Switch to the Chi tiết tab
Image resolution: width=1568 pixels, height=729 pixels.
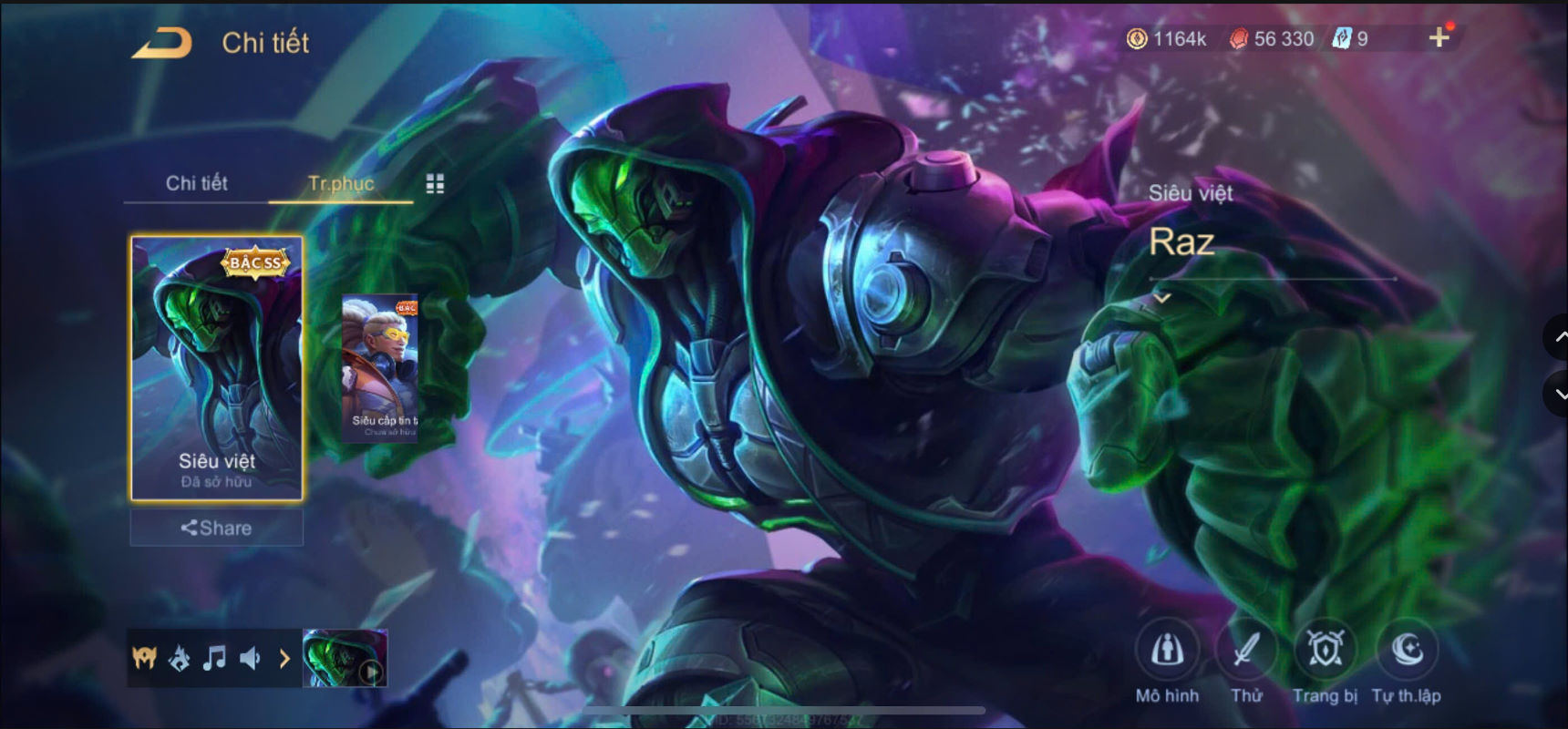click(x=196, y=183)
